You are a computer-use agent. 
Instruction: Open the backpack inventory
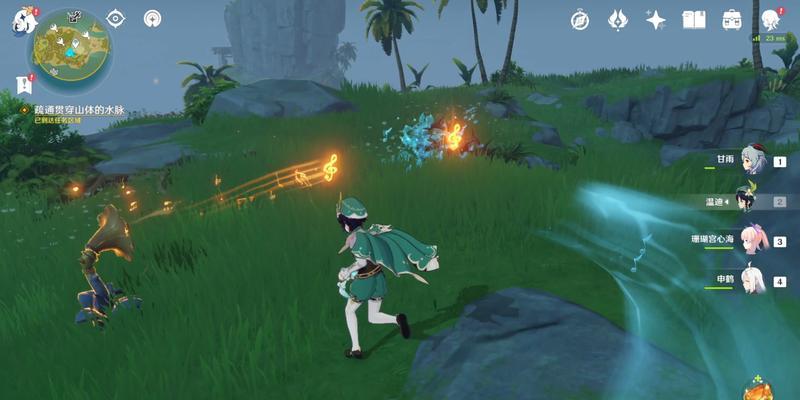point(732,20)
